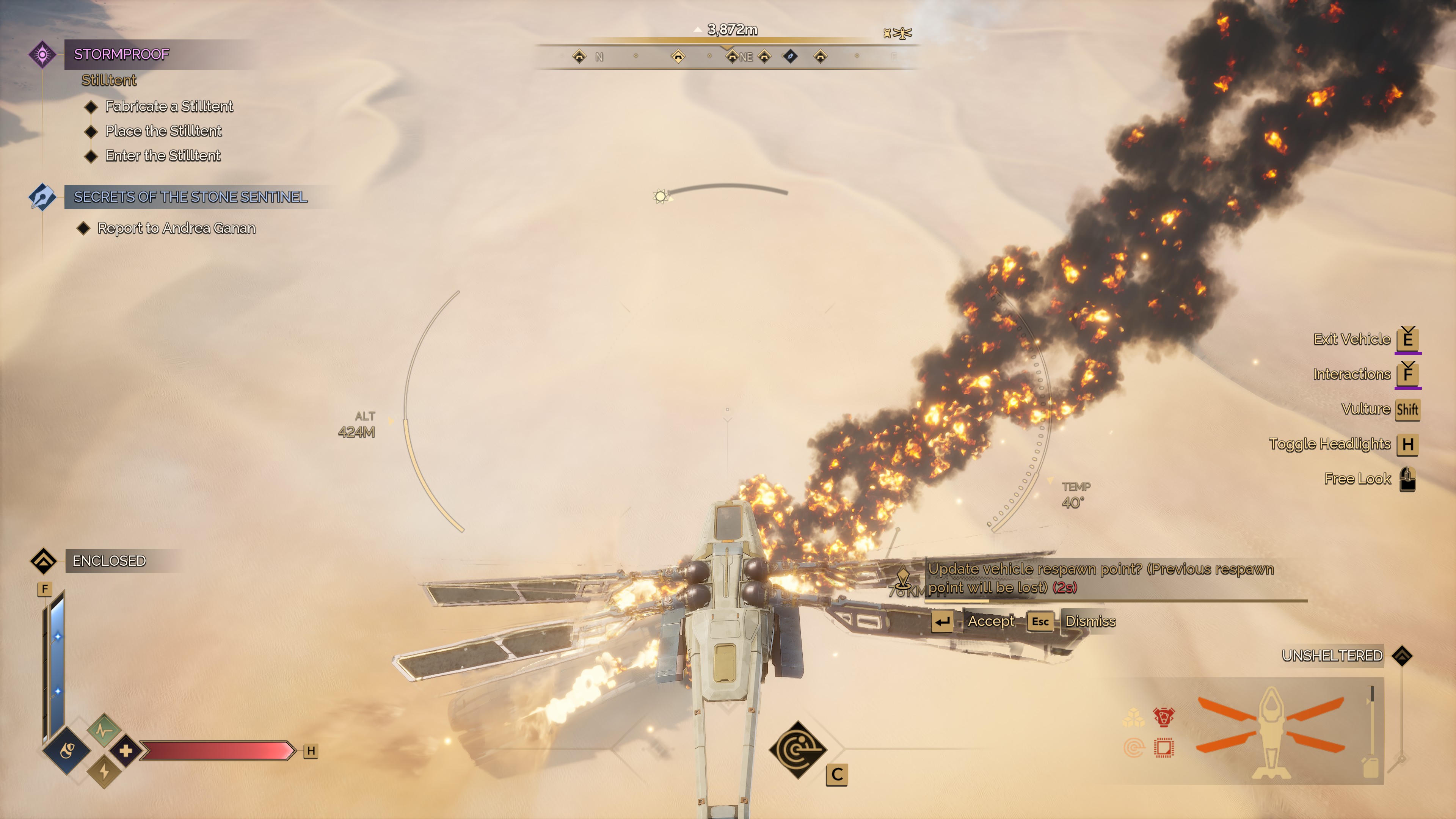This screenshot has height=819, width=1456.
Task: Click the Stormproof purple diamond quest icon
Action: 42,54
